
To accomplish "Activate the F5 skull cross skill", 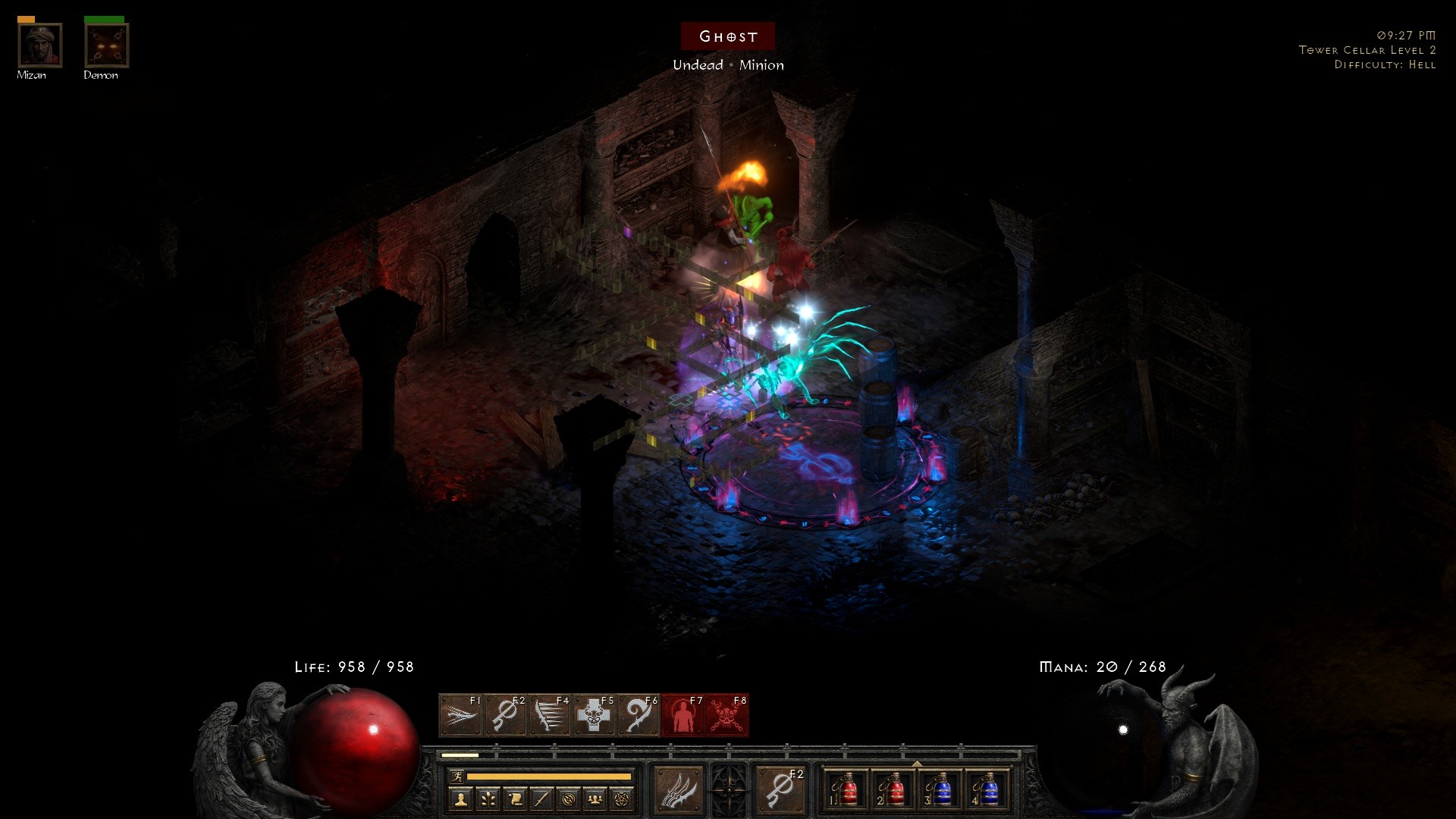I will (x=594, y=715).
